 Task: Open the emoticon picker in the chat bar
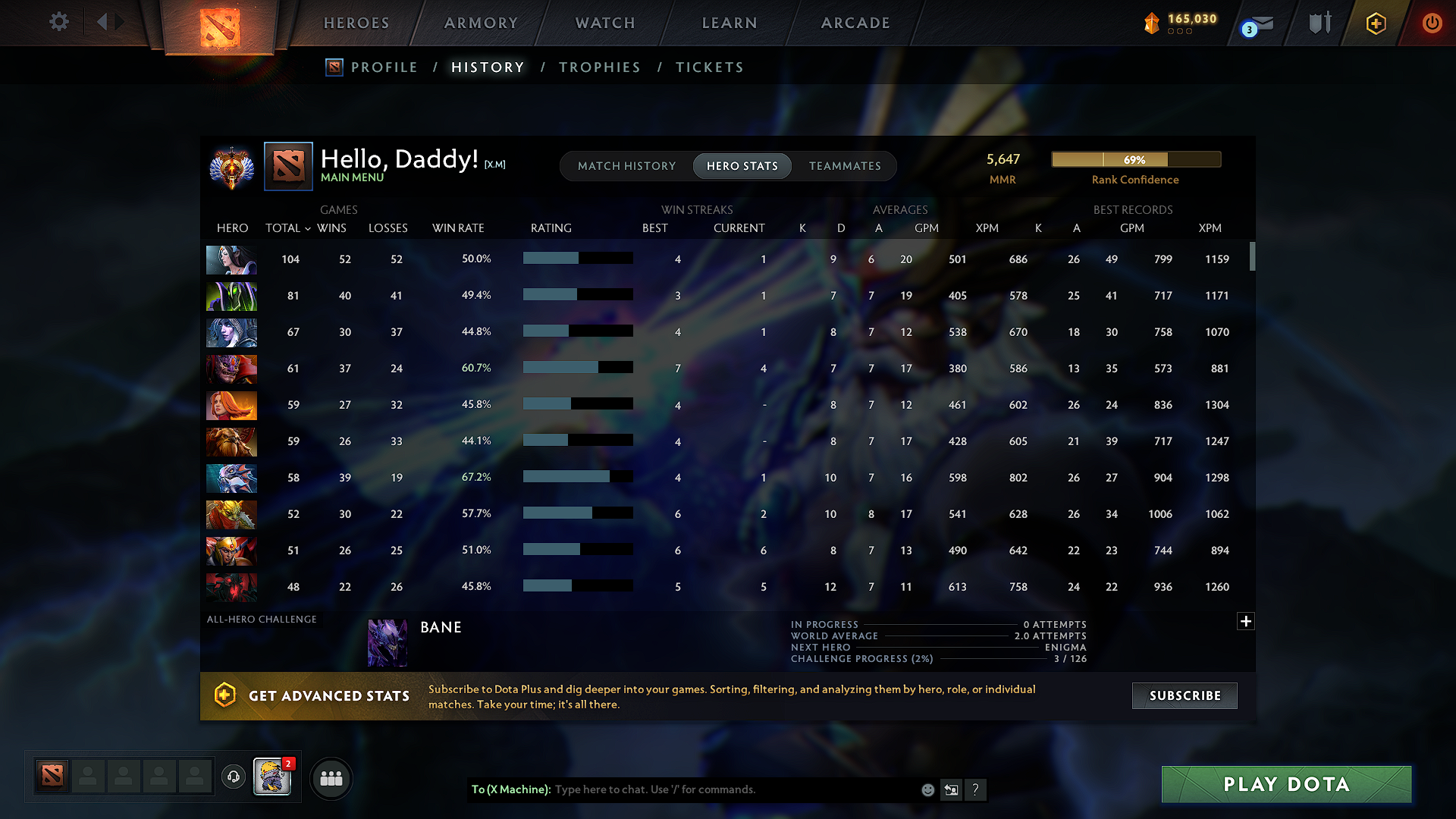pyautogui.click(x=927, y=789)
